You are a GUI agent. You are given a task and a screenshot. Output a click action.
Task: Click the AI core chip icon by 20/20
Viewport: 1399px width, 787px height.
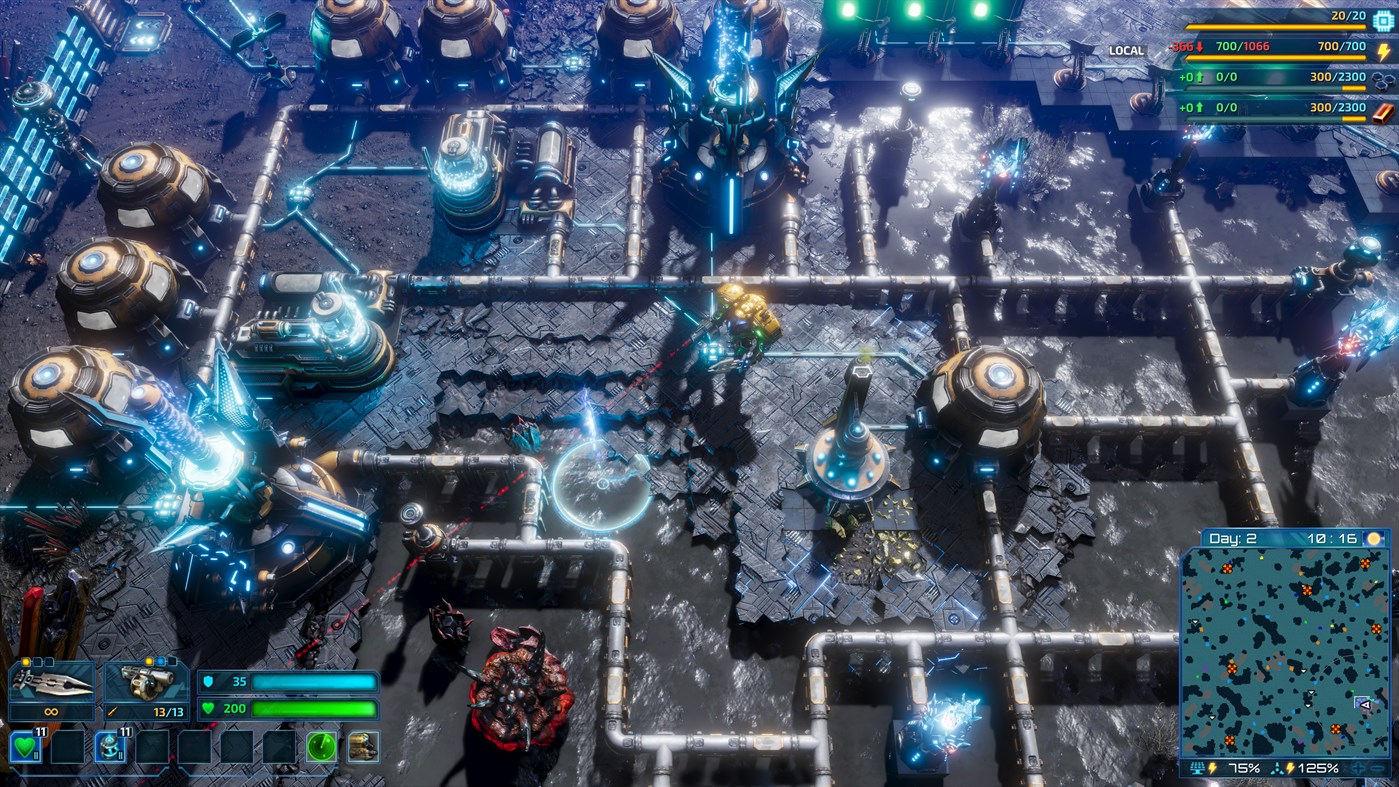coord(1382,20)
